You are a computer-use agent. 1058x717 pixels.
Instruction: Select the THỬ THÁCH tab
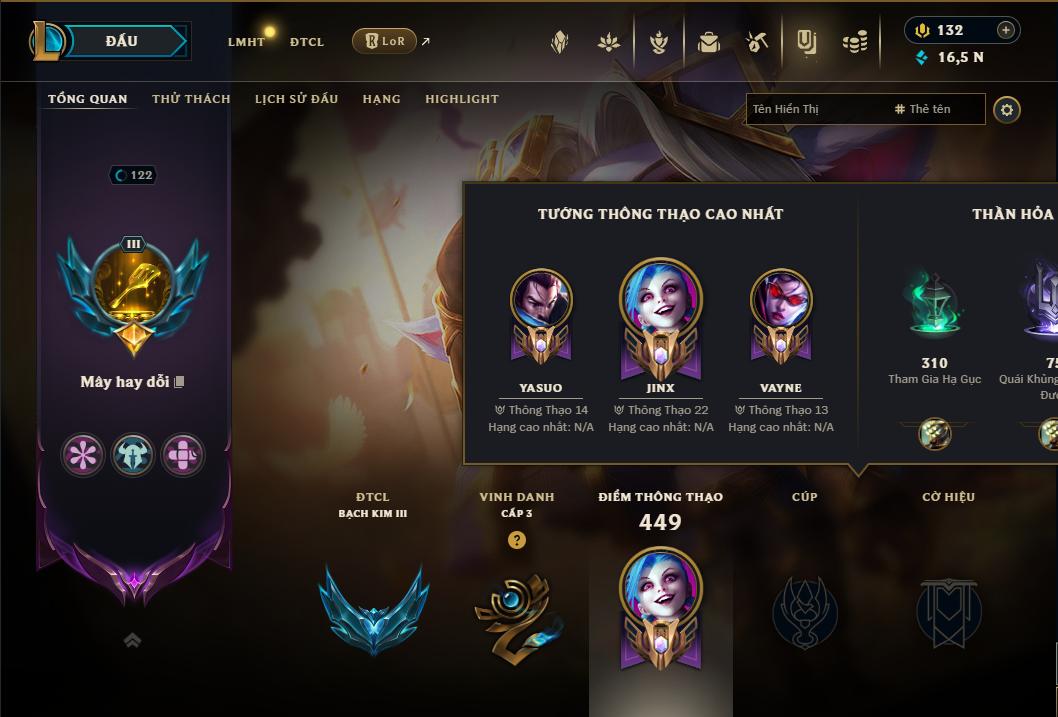click(x=191, y=99)
